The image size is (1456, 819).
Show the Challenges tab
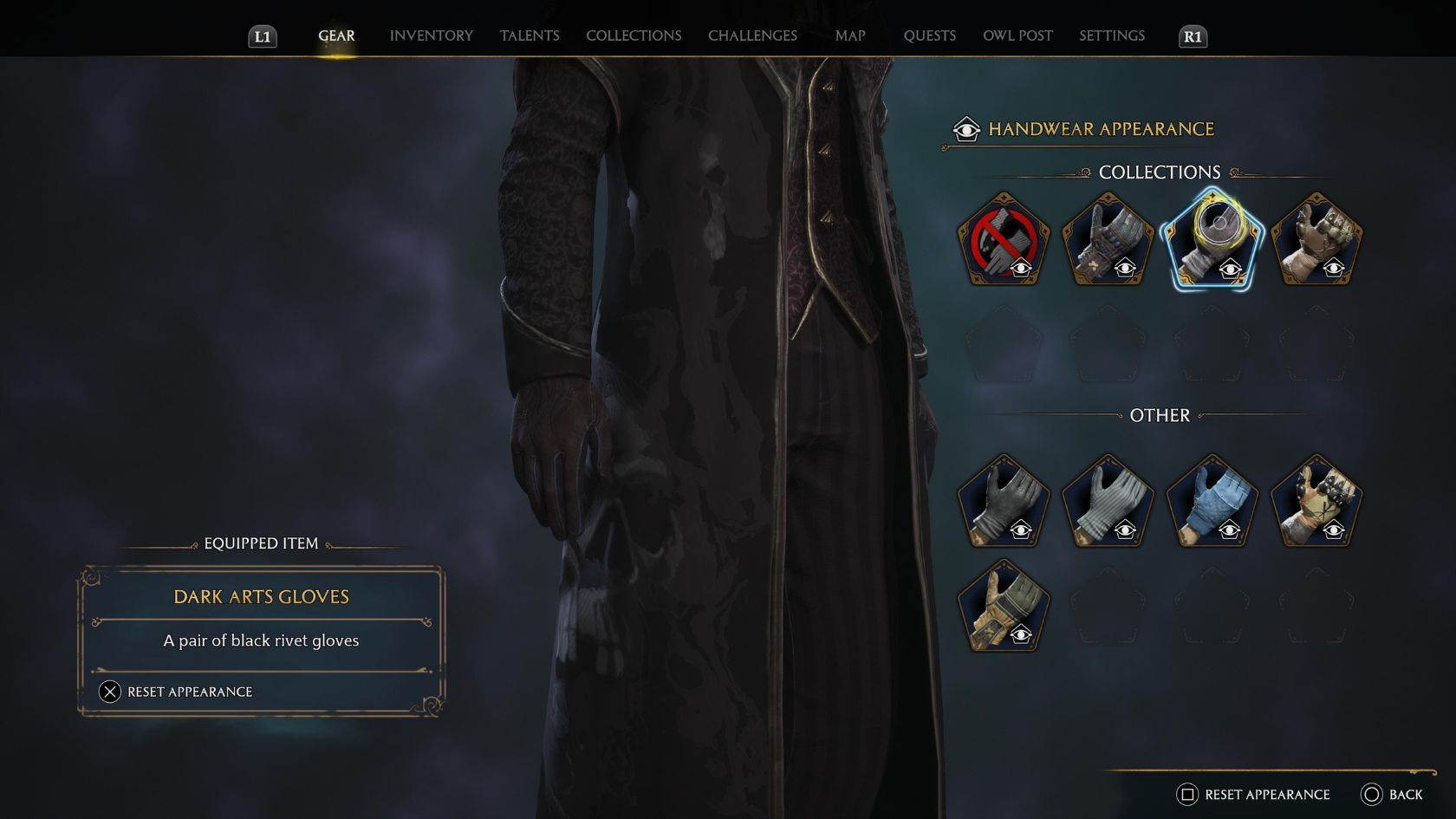pyautogui.click(x=752, y=36)
